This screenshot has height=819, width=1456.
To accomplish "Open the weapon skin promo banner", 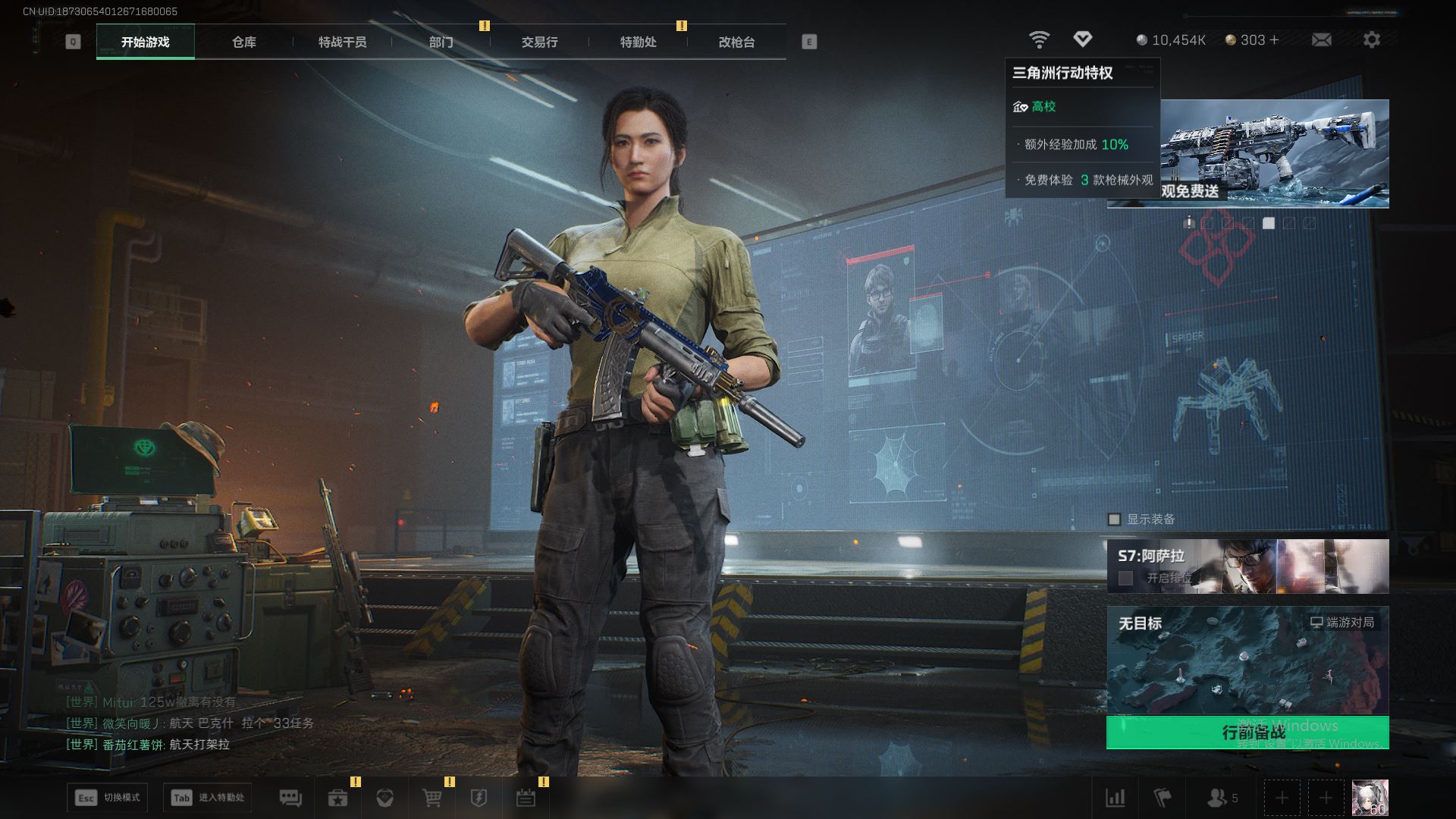I will point(1274,152).
